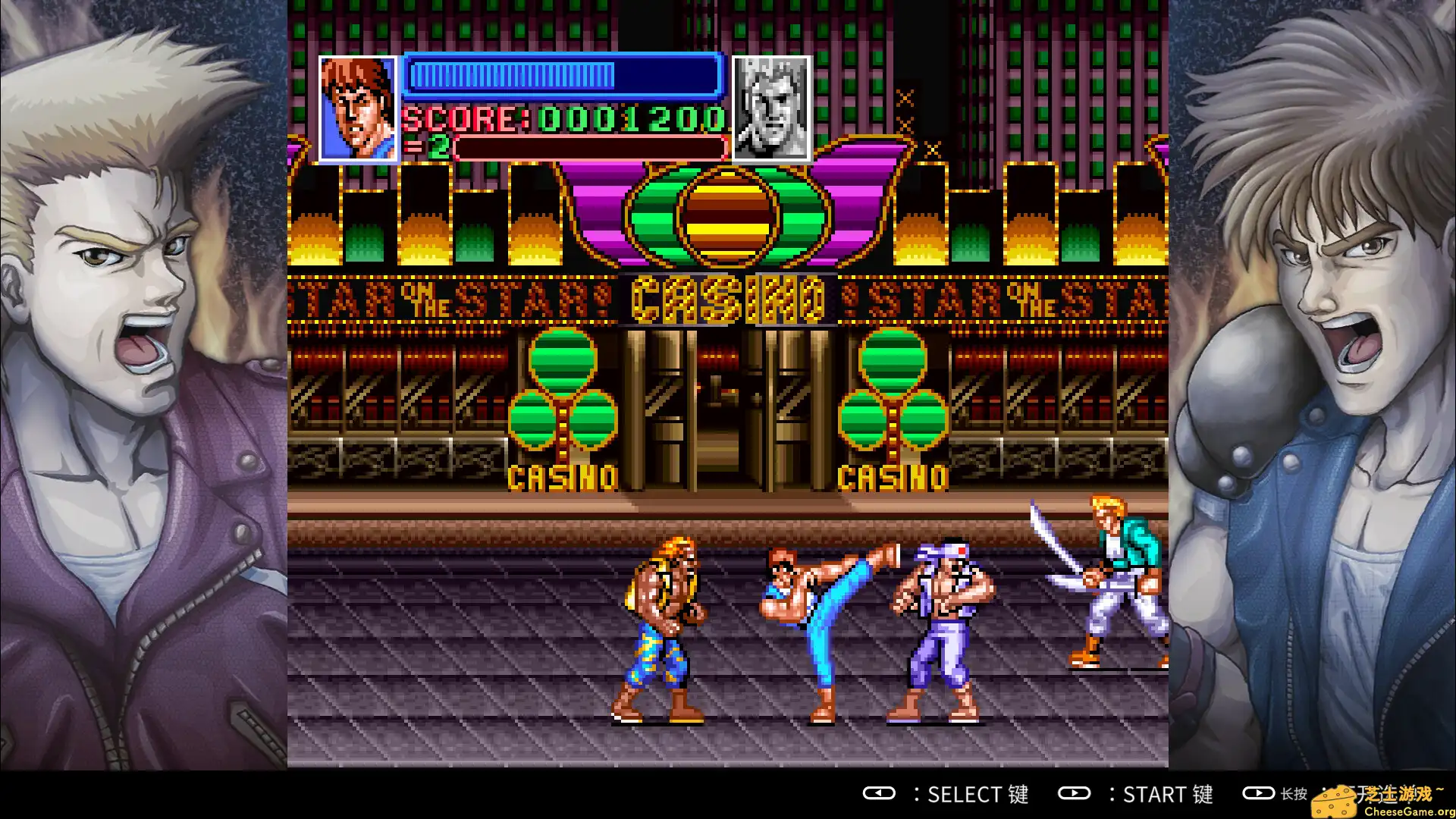Click the SELECT button capsule icon

tap(878, 795)
